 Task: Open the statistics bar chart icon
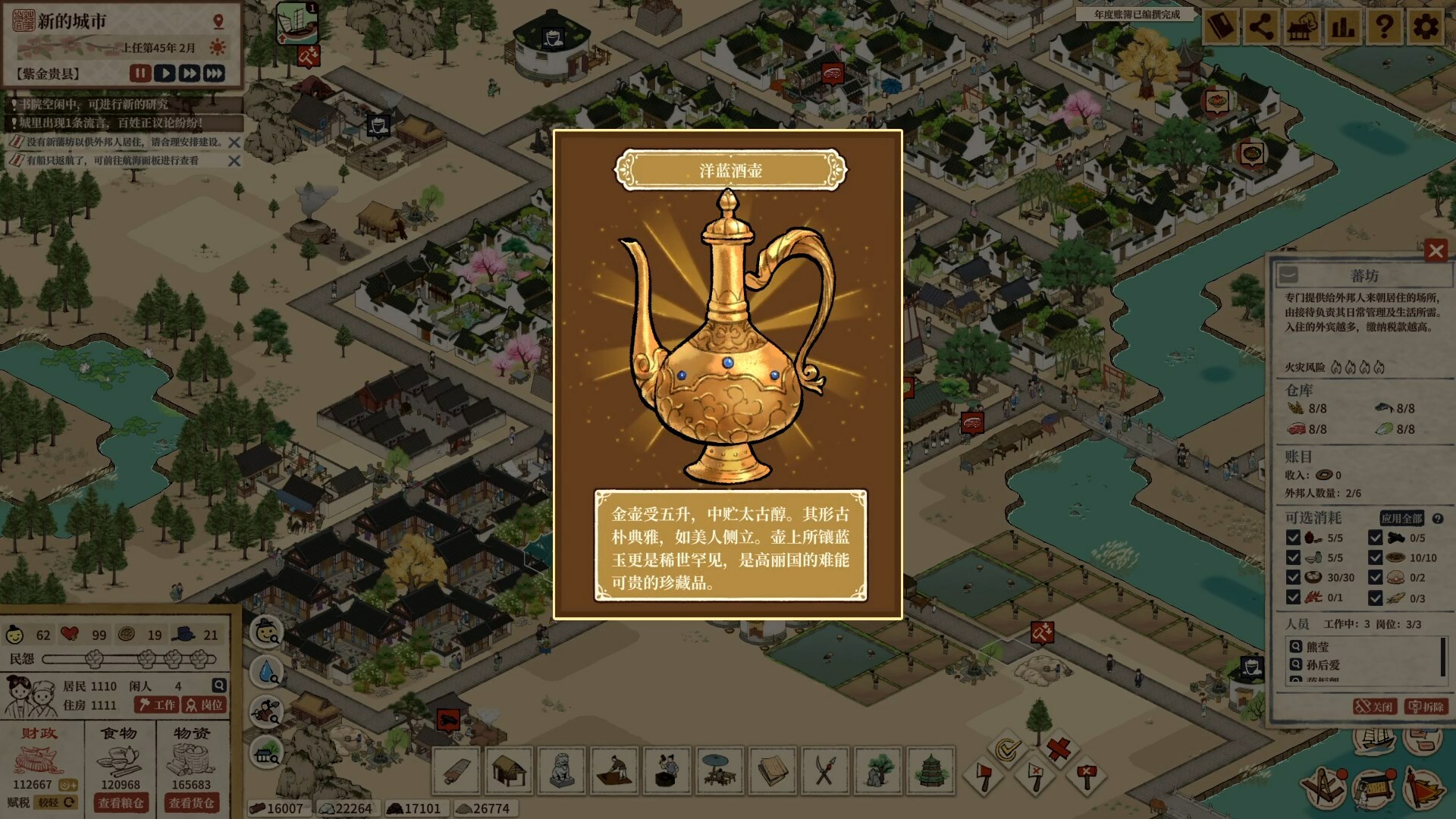pos(1344,26)
